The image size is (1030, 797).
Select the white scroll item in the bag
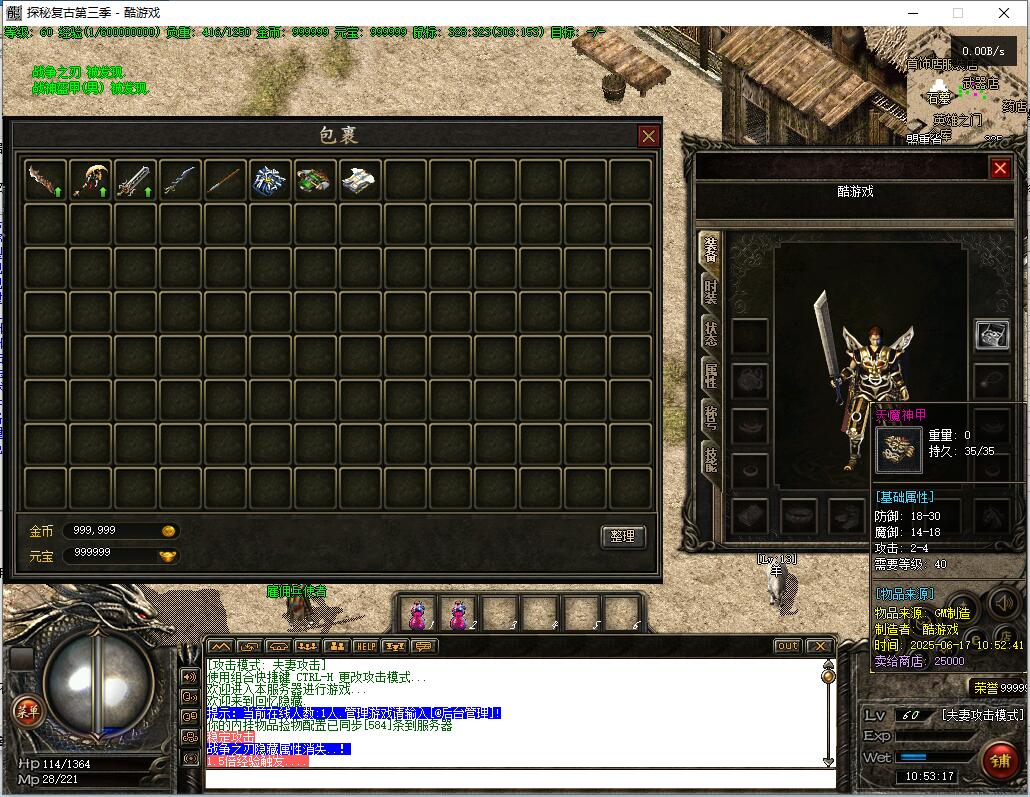tap(360, 180)
